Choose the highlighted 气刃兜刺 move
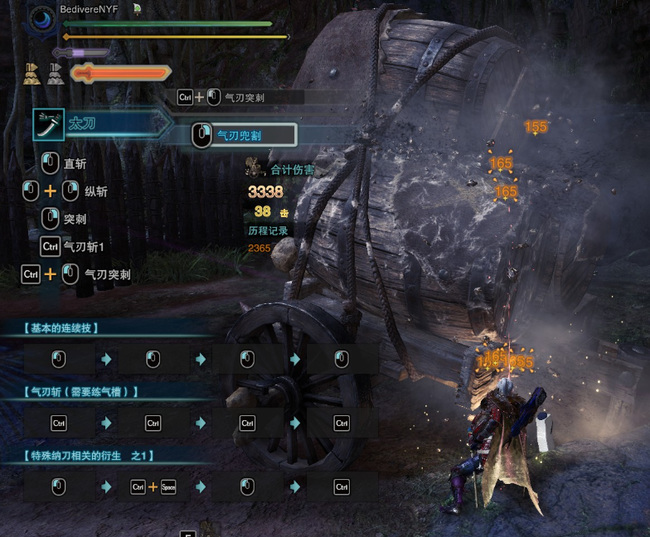This screenshot has width=650, height=537. coord(243,134)
